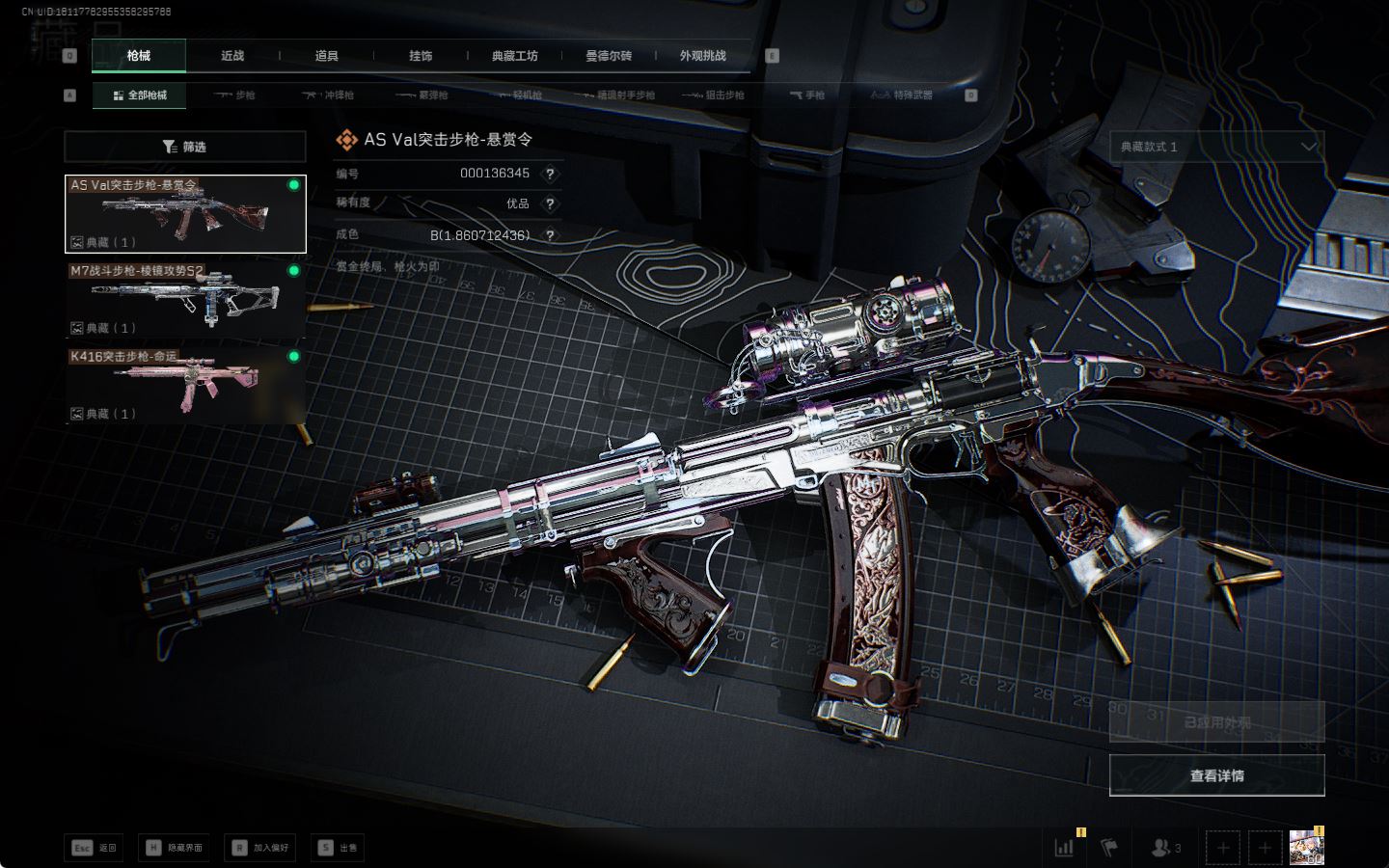
Task: Click the 查看详情 view details button
Action: (1216, 775)
